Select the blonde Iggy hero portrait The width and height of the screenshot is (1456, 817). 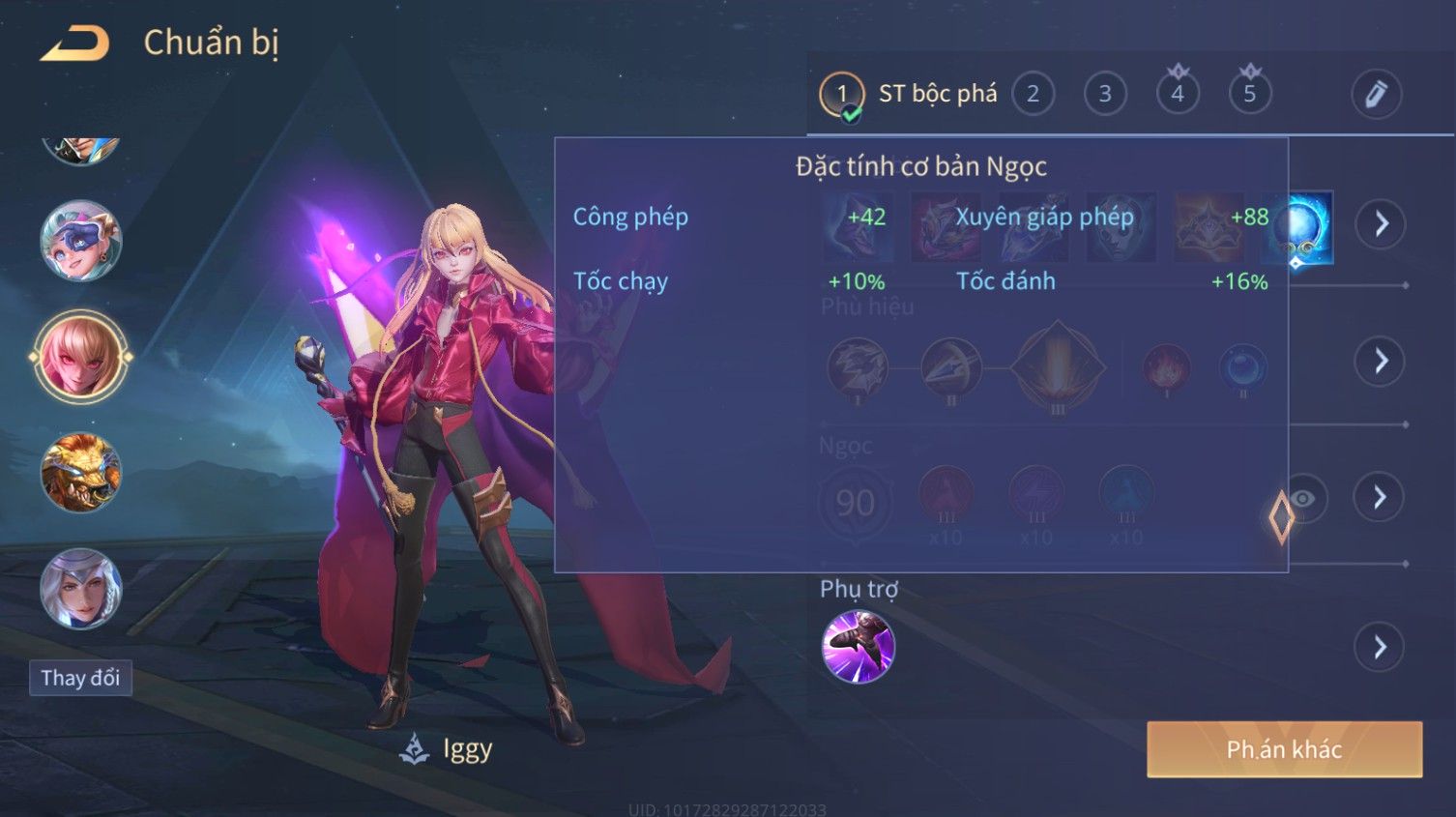click(x=81, y=356)
